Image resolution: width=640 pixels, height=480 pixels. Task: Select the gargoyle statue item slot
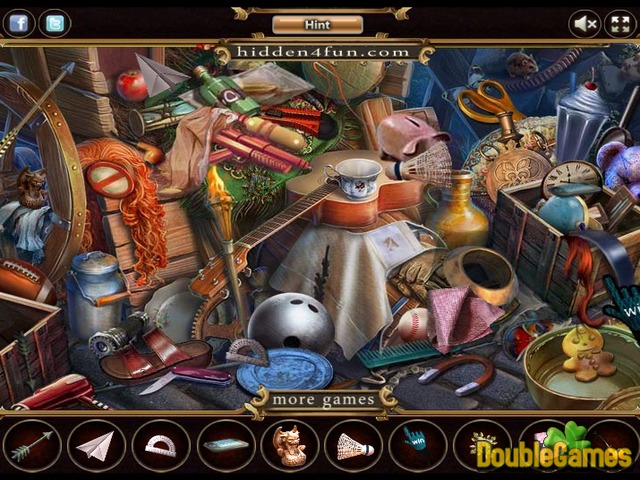click(x=288, y=444)
